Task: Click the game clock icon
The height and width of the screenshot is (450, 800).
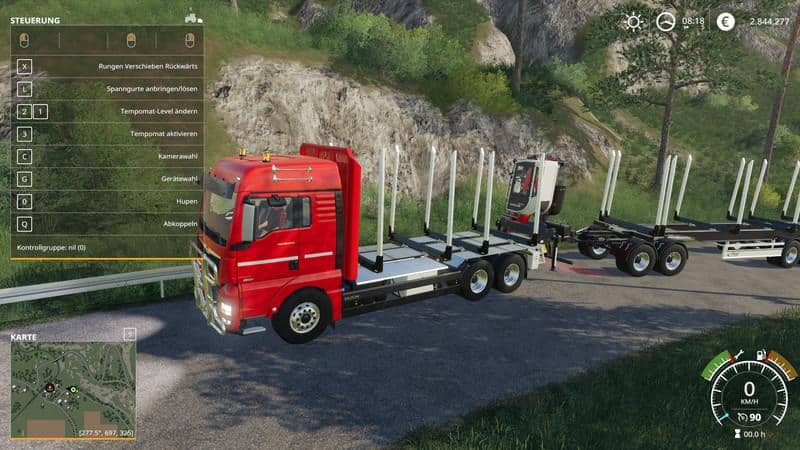Action: (665, 21)
